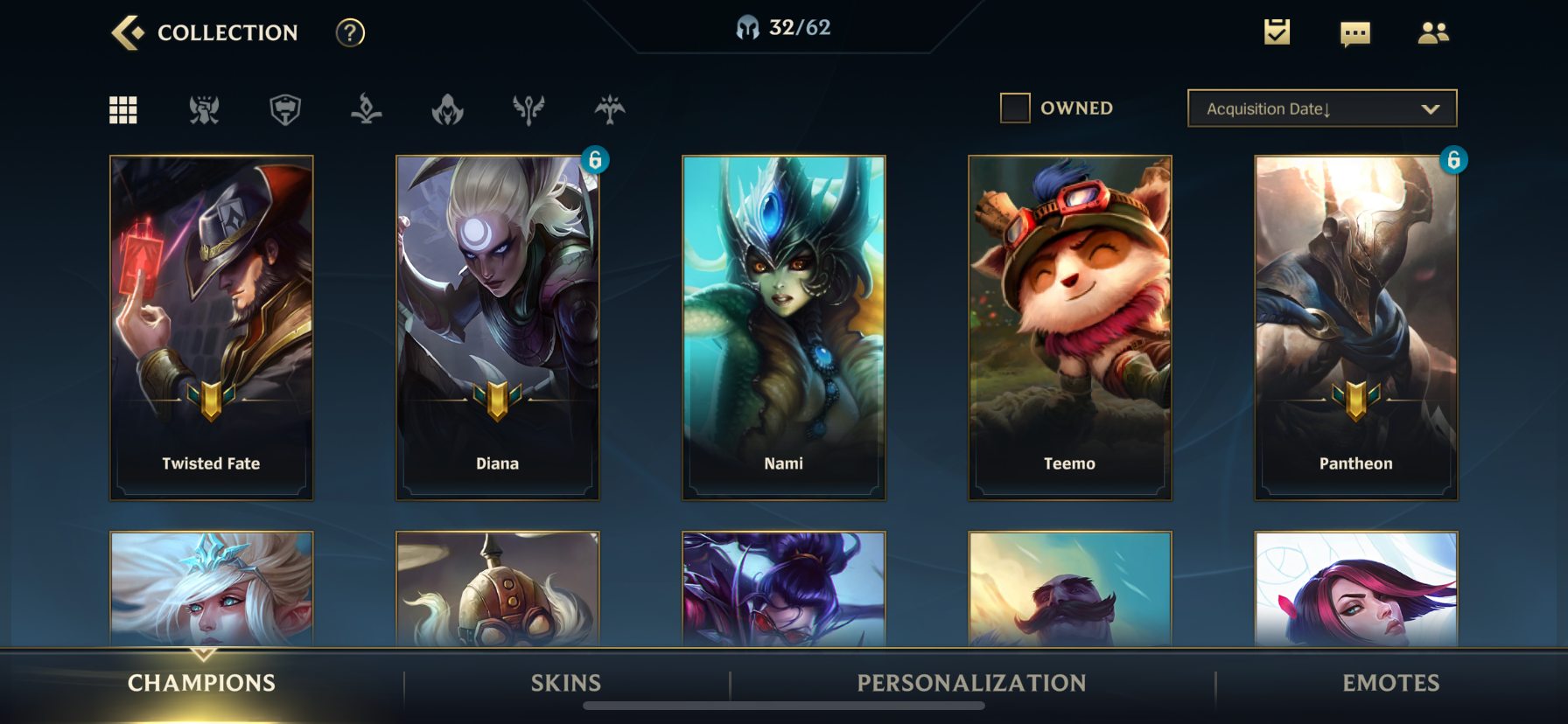The height and width of the screenshot is (724, 1568).
Task: Switch to the SKINS tab
Action: coord(565,683)
